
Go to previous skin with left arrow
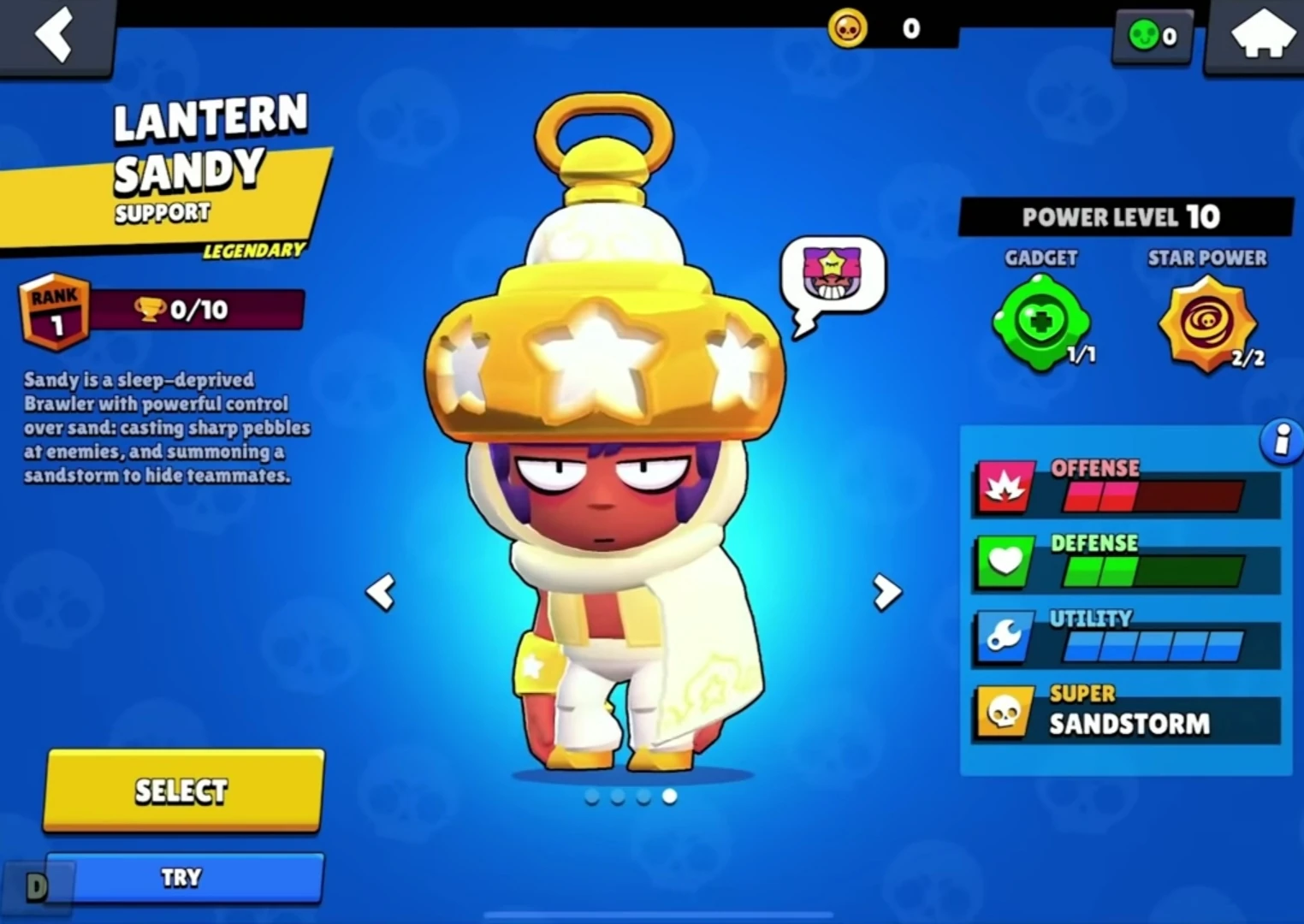click(382, 592)
